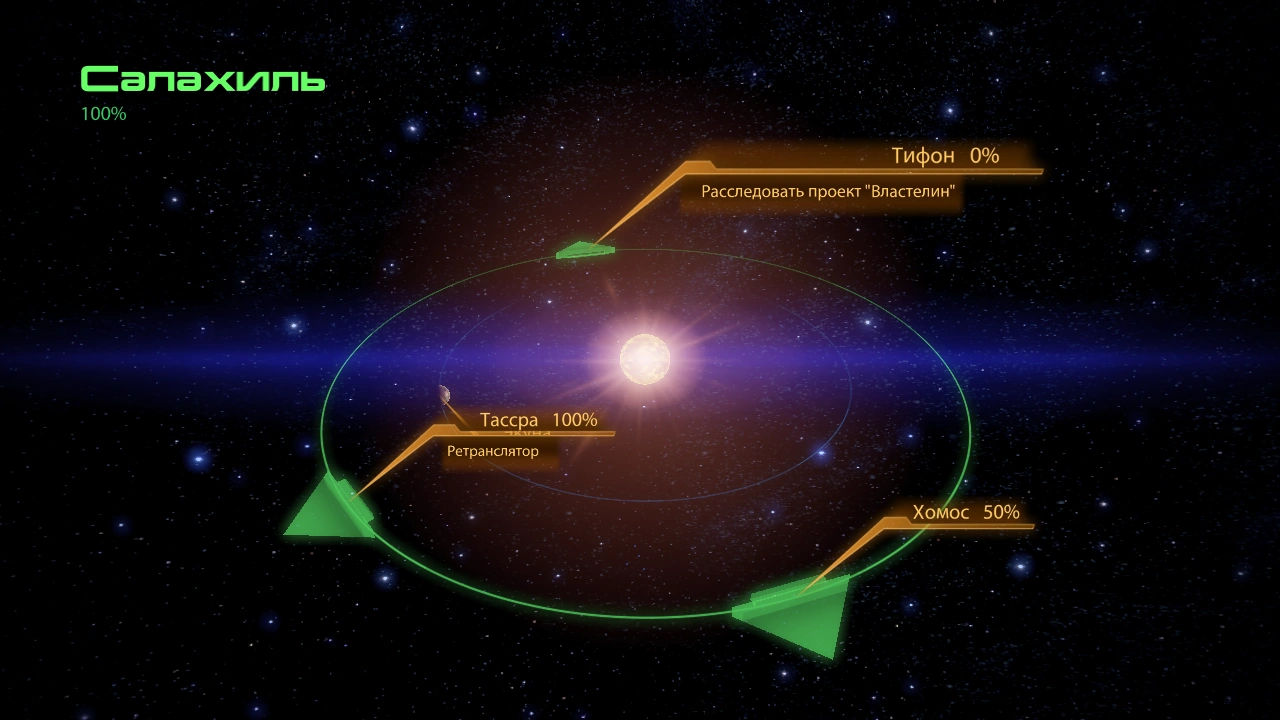The width and height of the screenshot is (1280, 720).
Task: Click the green Салахиль system title
Action: 202,80
